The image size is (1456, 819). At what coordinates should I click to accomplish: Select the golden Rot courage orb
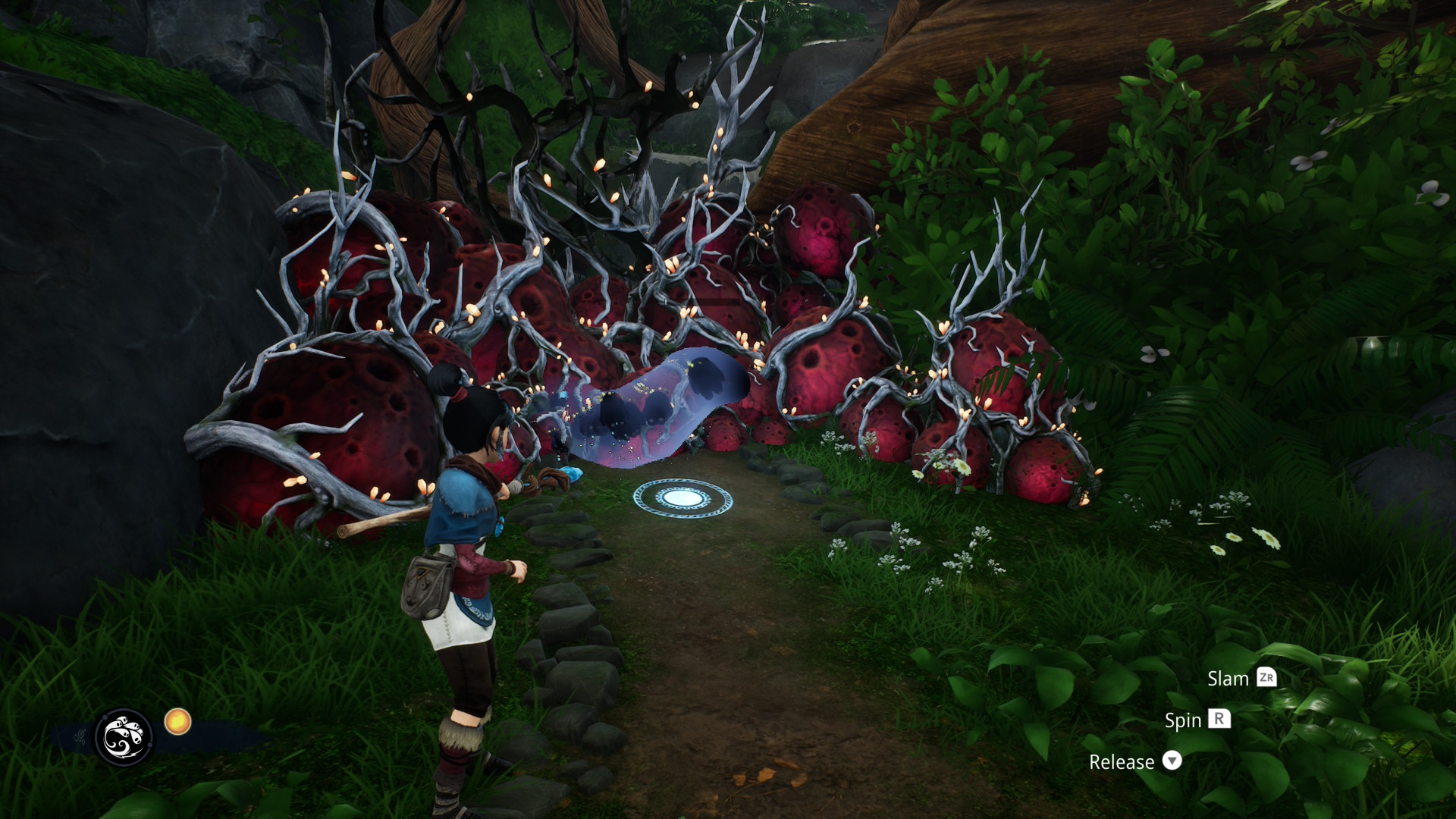click(x=177, y=721)
